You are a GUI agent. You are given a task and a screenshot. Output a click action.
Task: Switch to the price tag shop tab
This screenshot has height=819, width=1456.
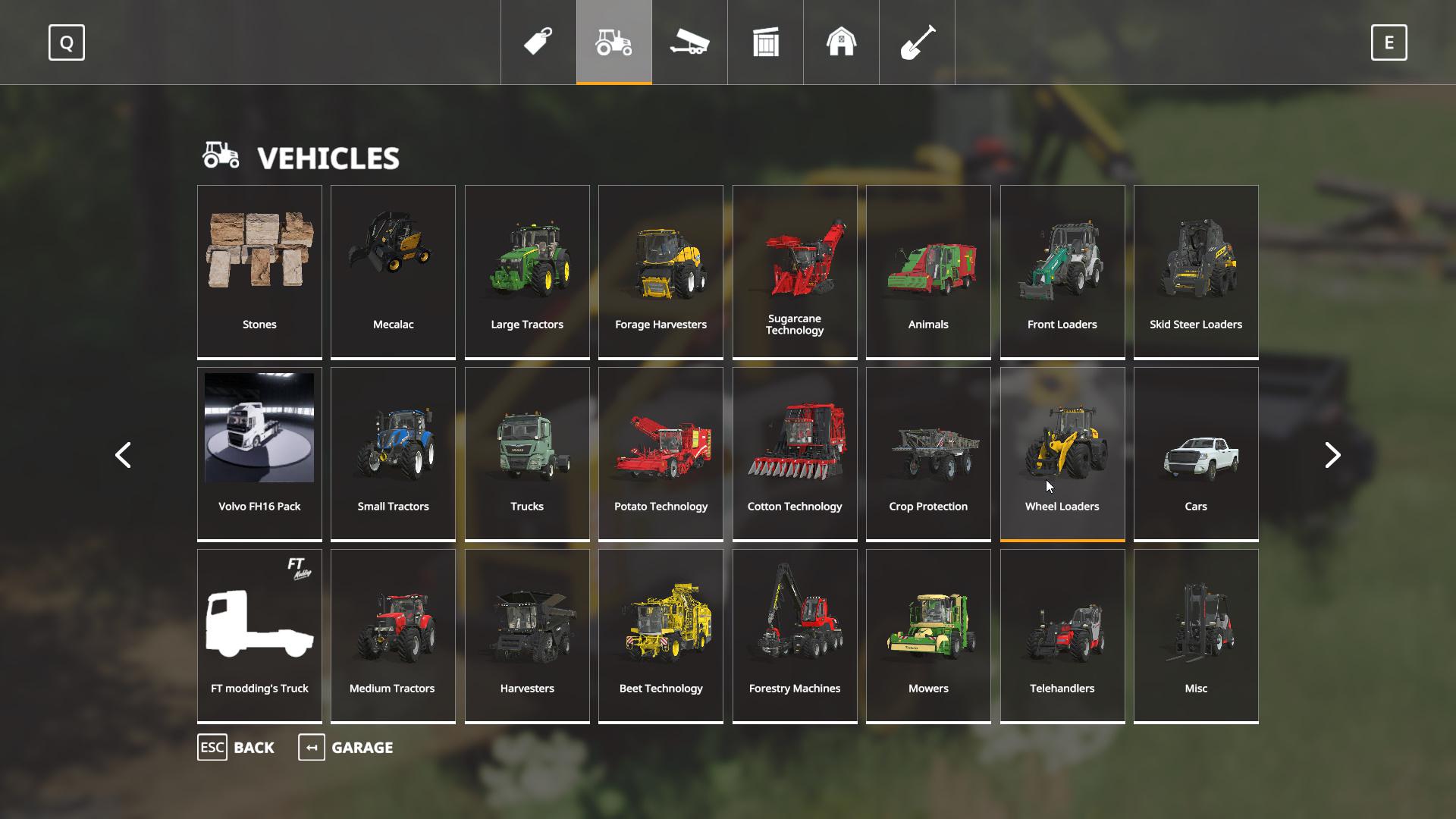pyautogui.click(x=538, y=42)
